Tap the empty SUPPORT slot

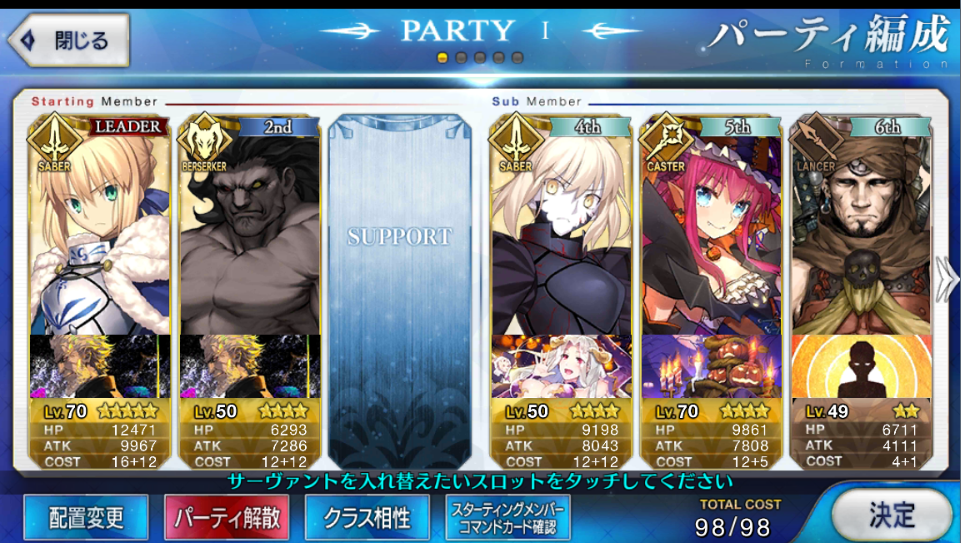399,260
